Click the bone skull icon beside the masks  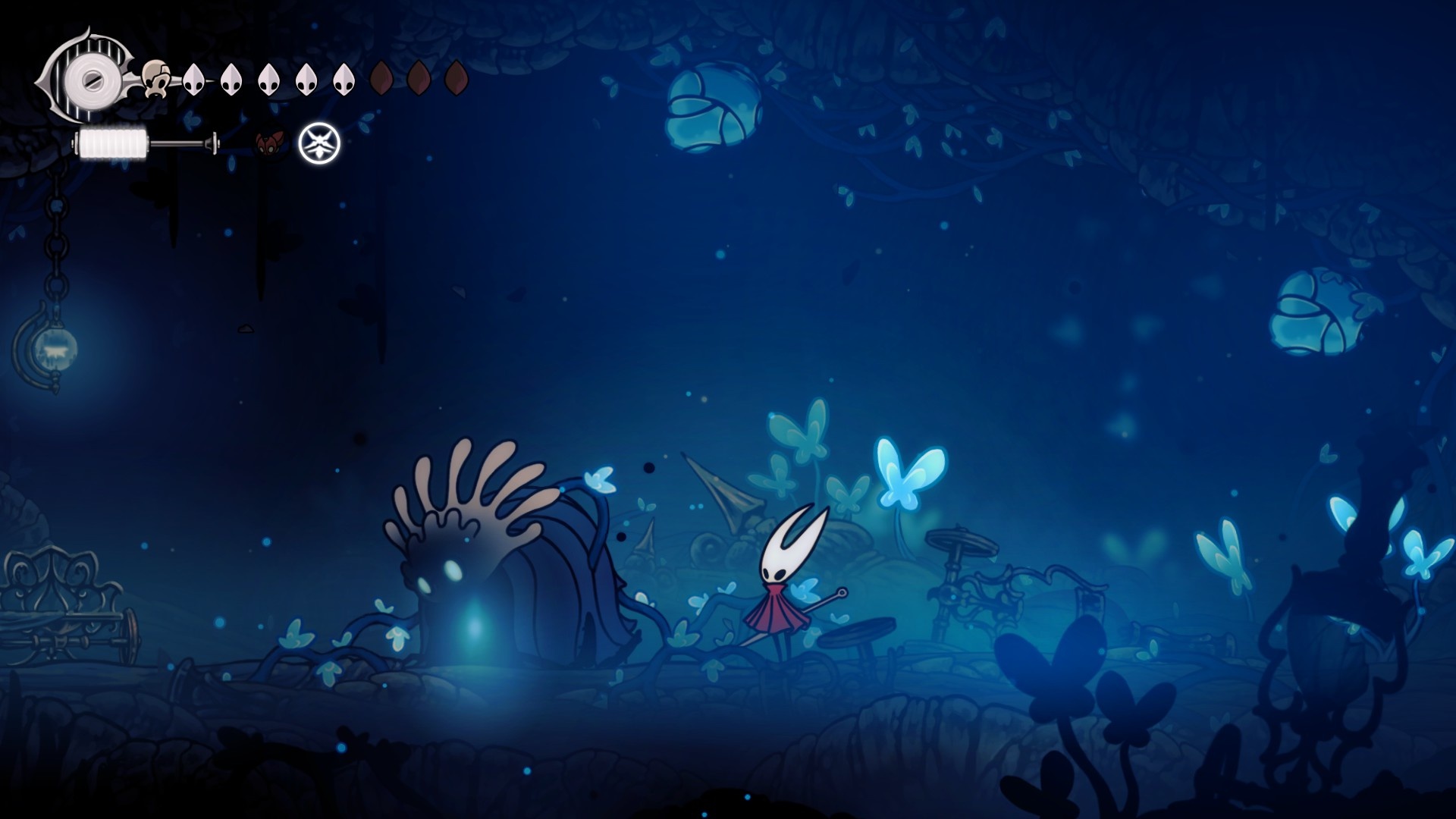156,78
